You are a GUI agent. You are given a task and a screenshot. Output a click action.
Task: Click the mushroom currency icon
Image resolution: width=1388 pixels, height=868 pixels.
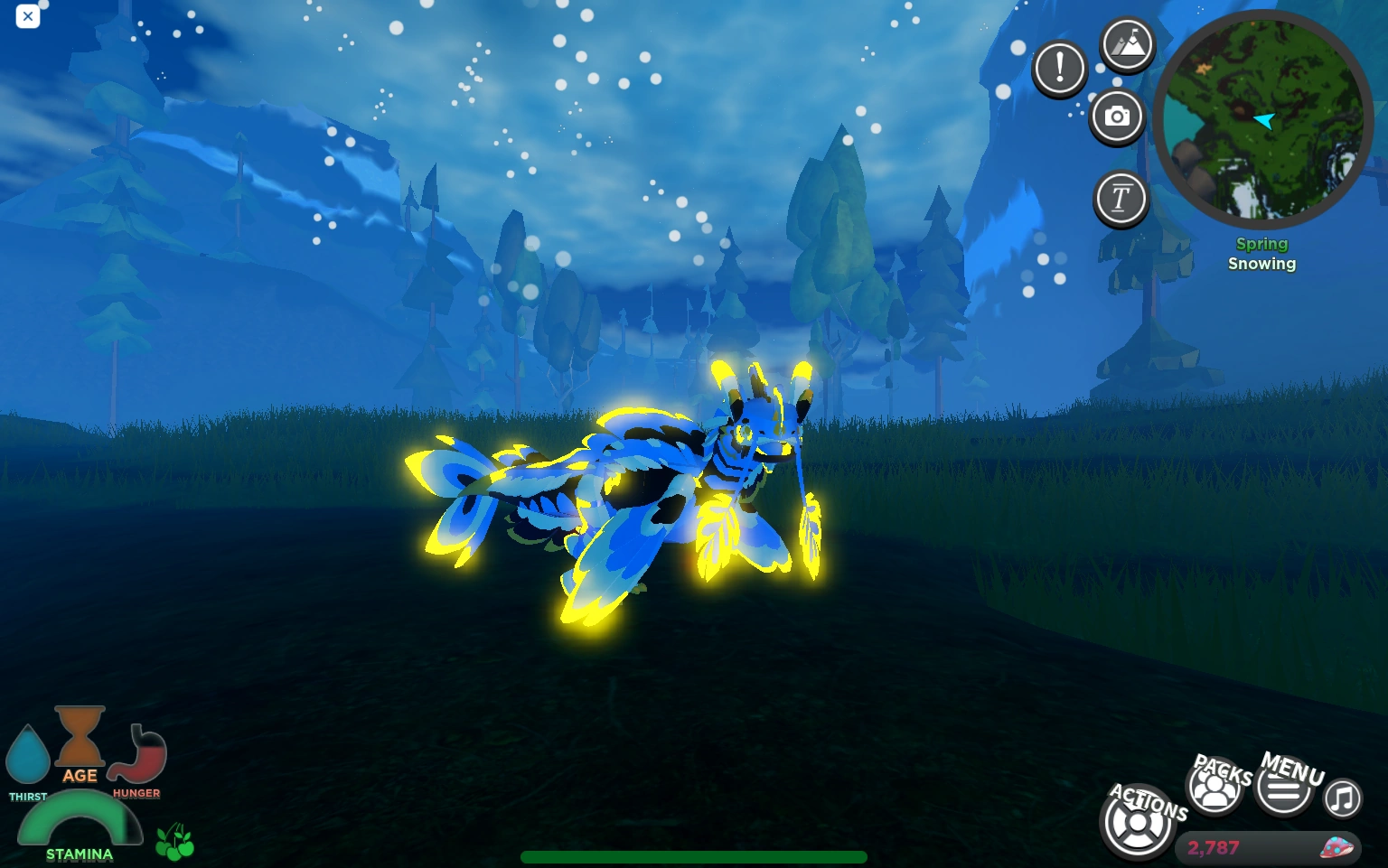point(1336,848)
